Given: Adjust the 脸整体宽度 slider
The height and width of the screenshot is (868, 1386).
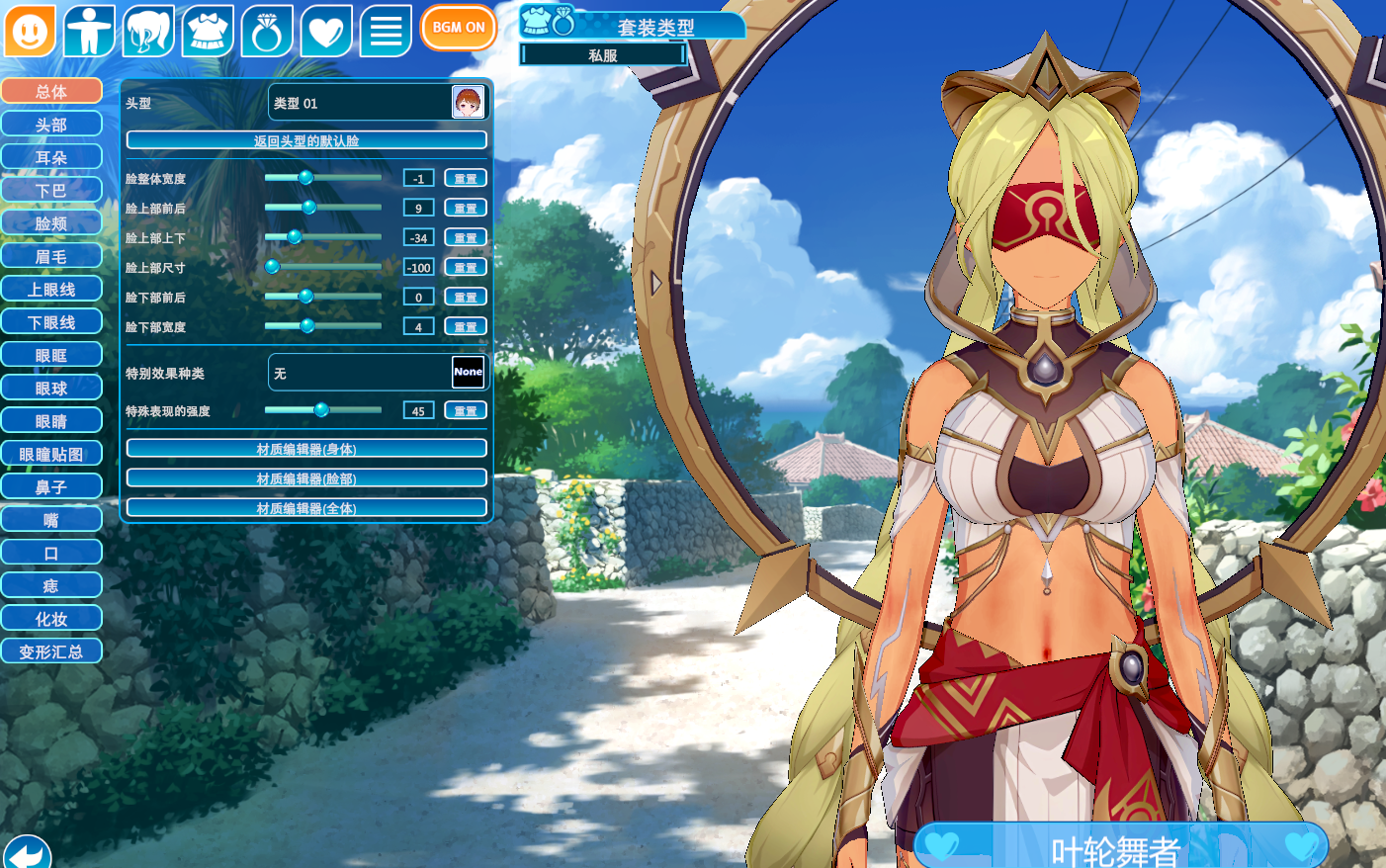Looking at the screenshot, I should coord(306,178).
